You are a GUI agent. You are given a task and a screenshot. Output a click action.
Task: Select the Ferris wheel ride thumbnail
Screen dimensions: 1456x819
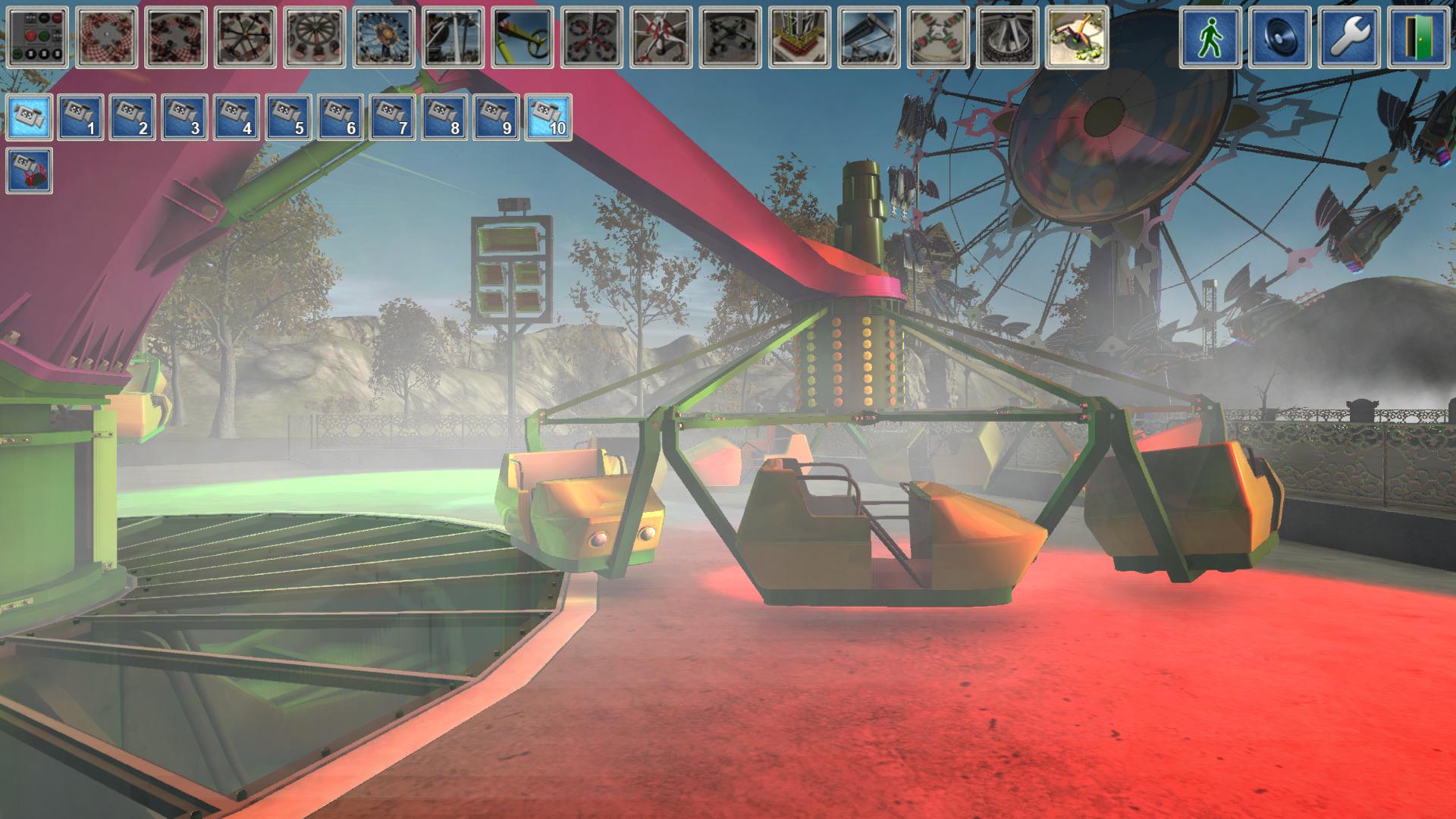coord(384,38)
